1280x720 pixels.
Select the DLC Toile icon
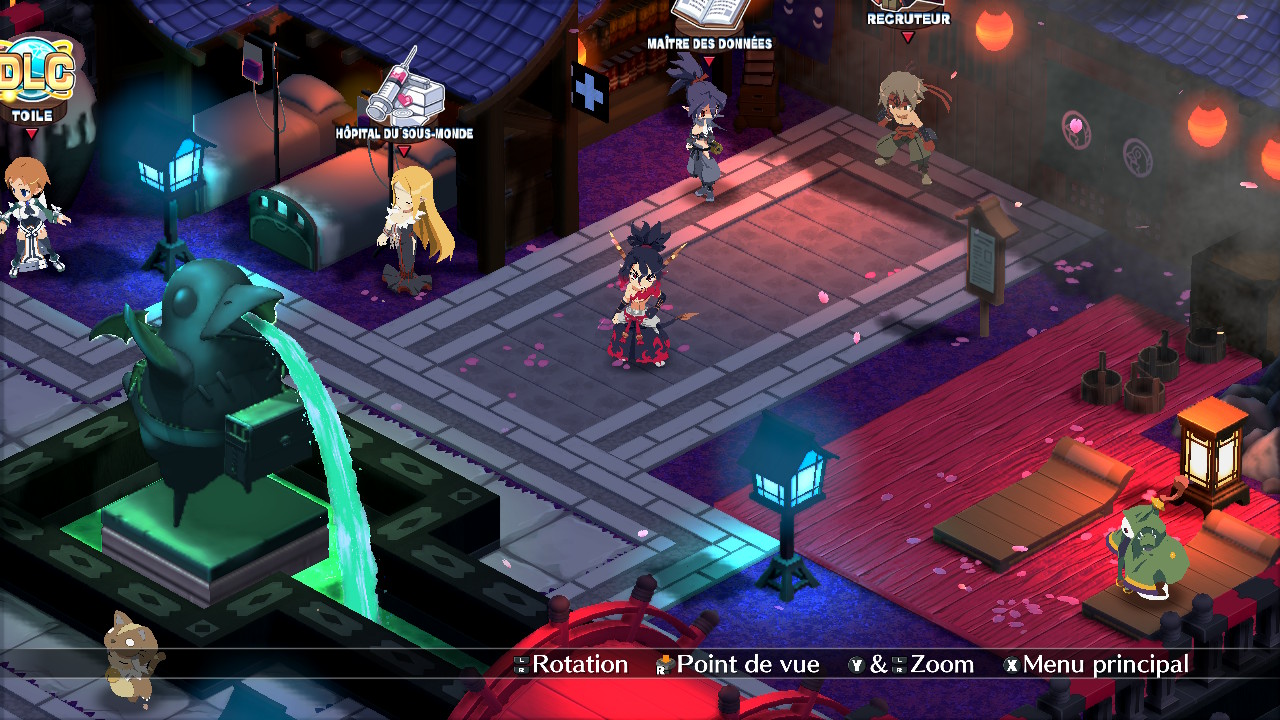(36, 72)
